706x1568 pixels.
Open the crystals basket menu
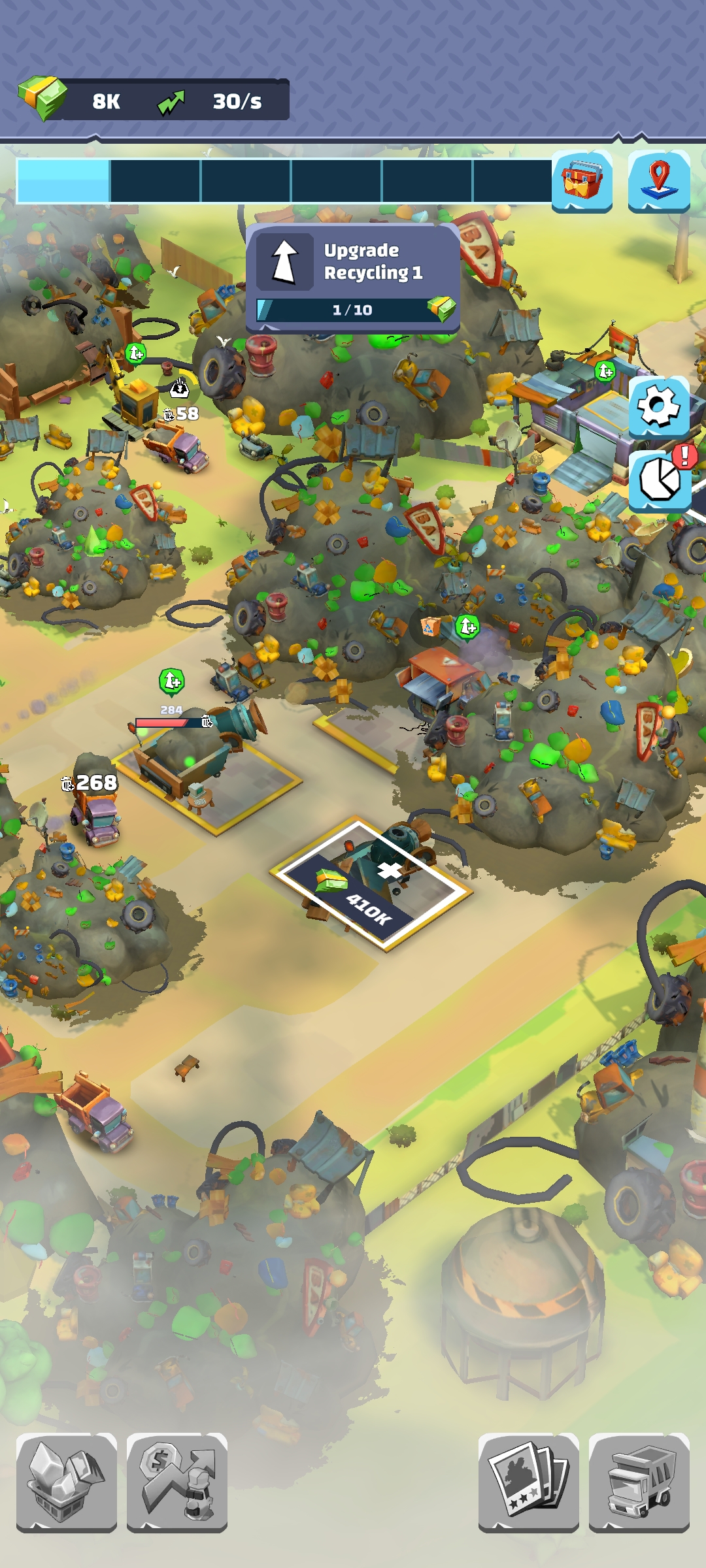(x=67, y=1482)
